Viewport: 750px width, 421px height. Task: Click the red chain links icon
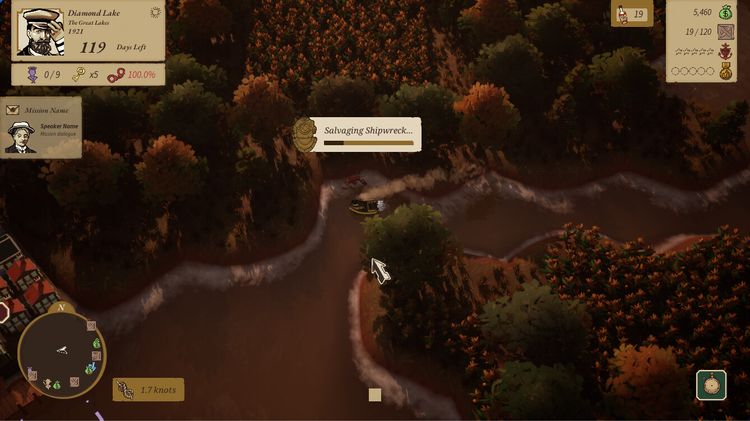116,75
